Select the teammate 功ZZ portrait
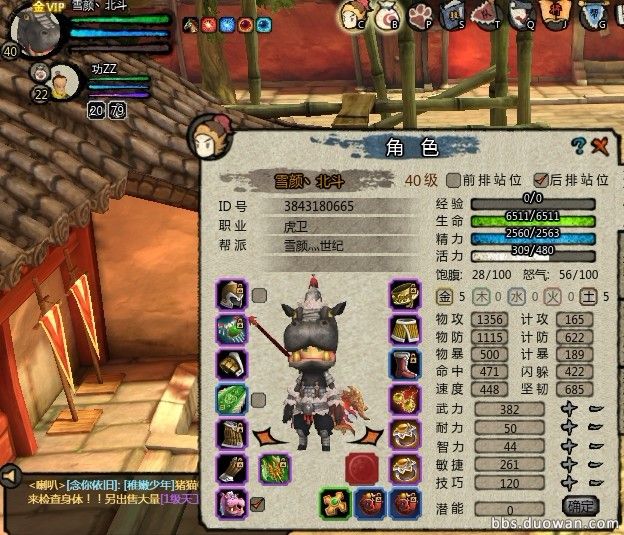624x535 pixels. pyautogui.click(x=64, y=79)
